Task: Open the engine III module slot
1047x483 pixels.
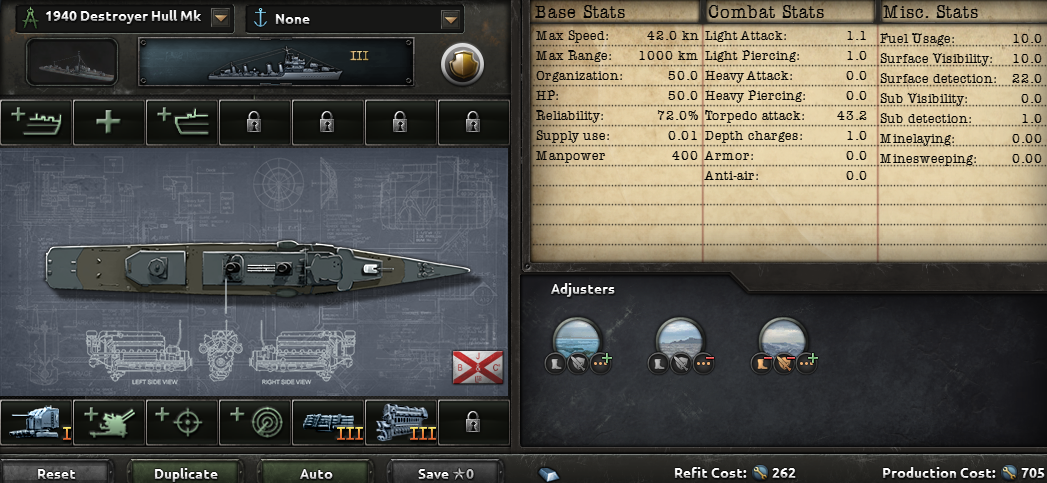Action: coord(401,423)
